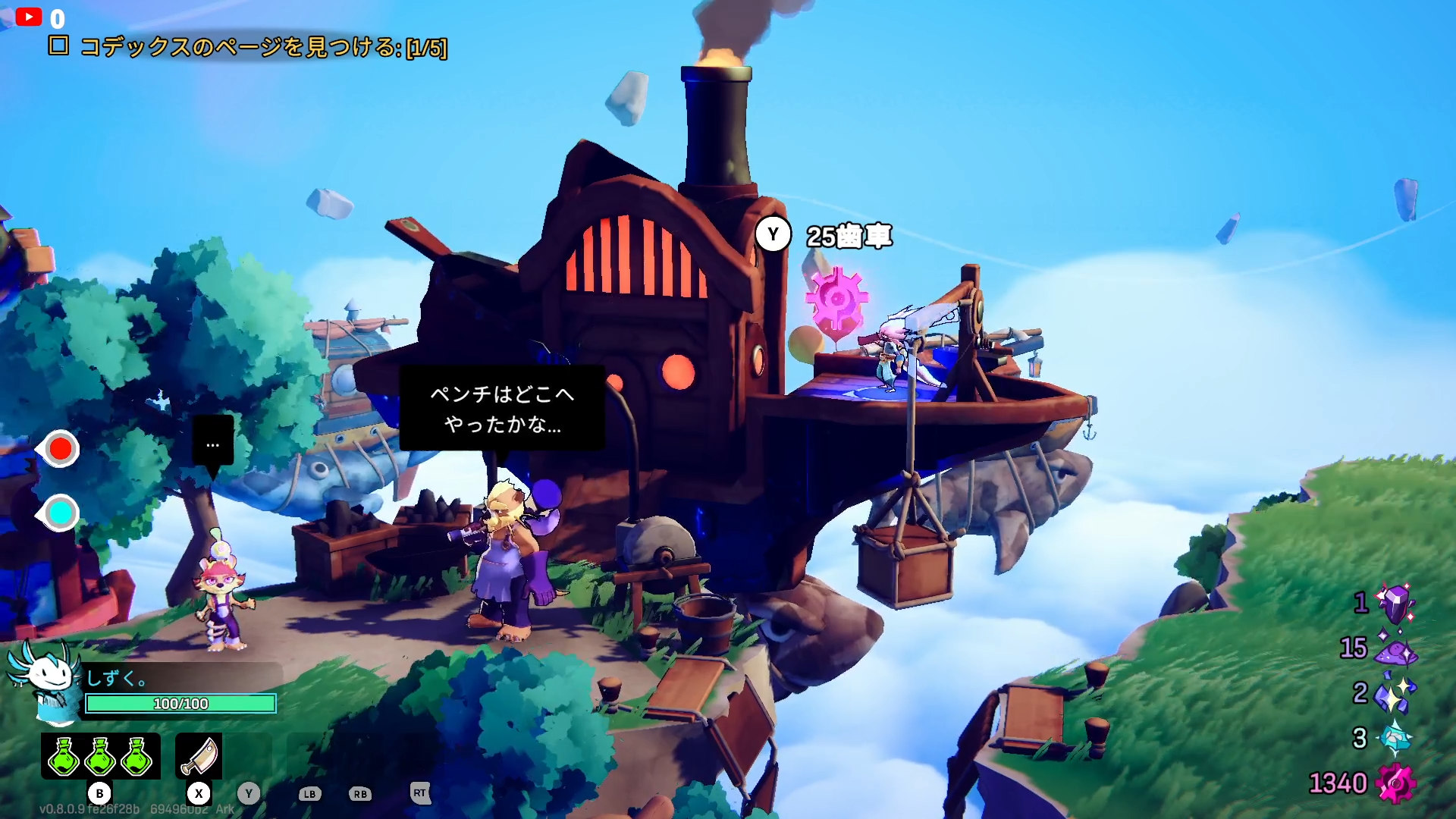Tick the quest objective checkbox
This screenshot has height=819, width=1456.
58,46
